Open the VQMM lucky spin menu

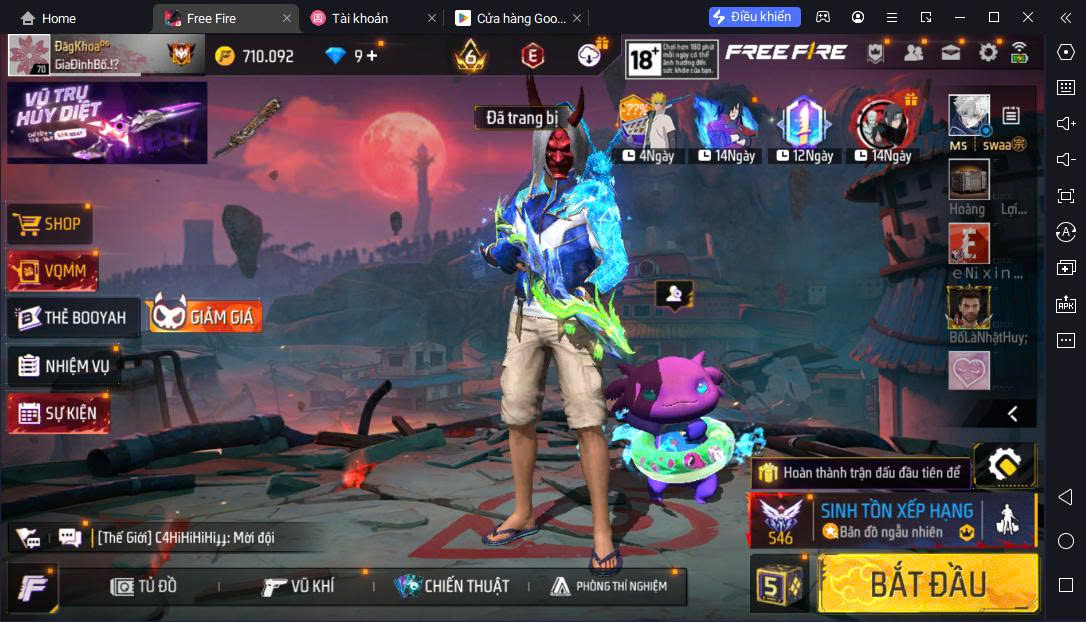tap(53, 270)
